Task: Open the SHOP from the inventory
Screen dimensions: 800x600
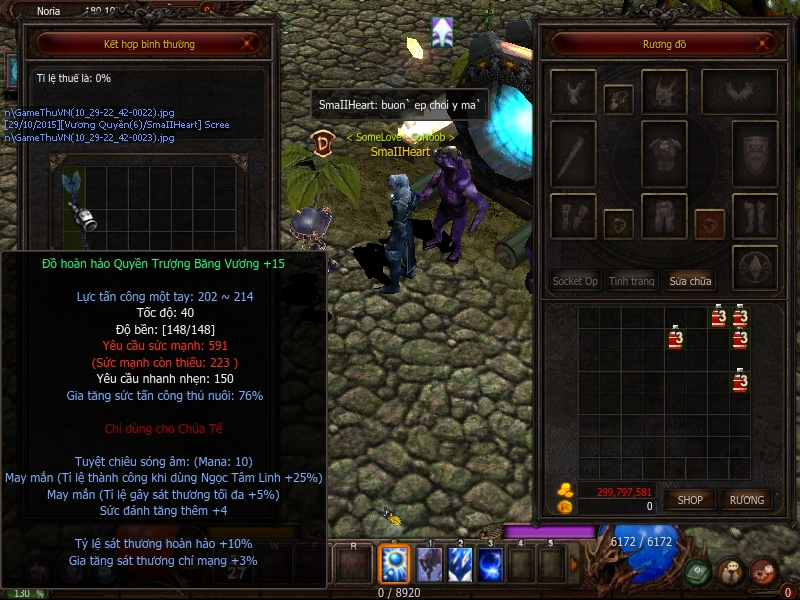Action: coord(691,499)
